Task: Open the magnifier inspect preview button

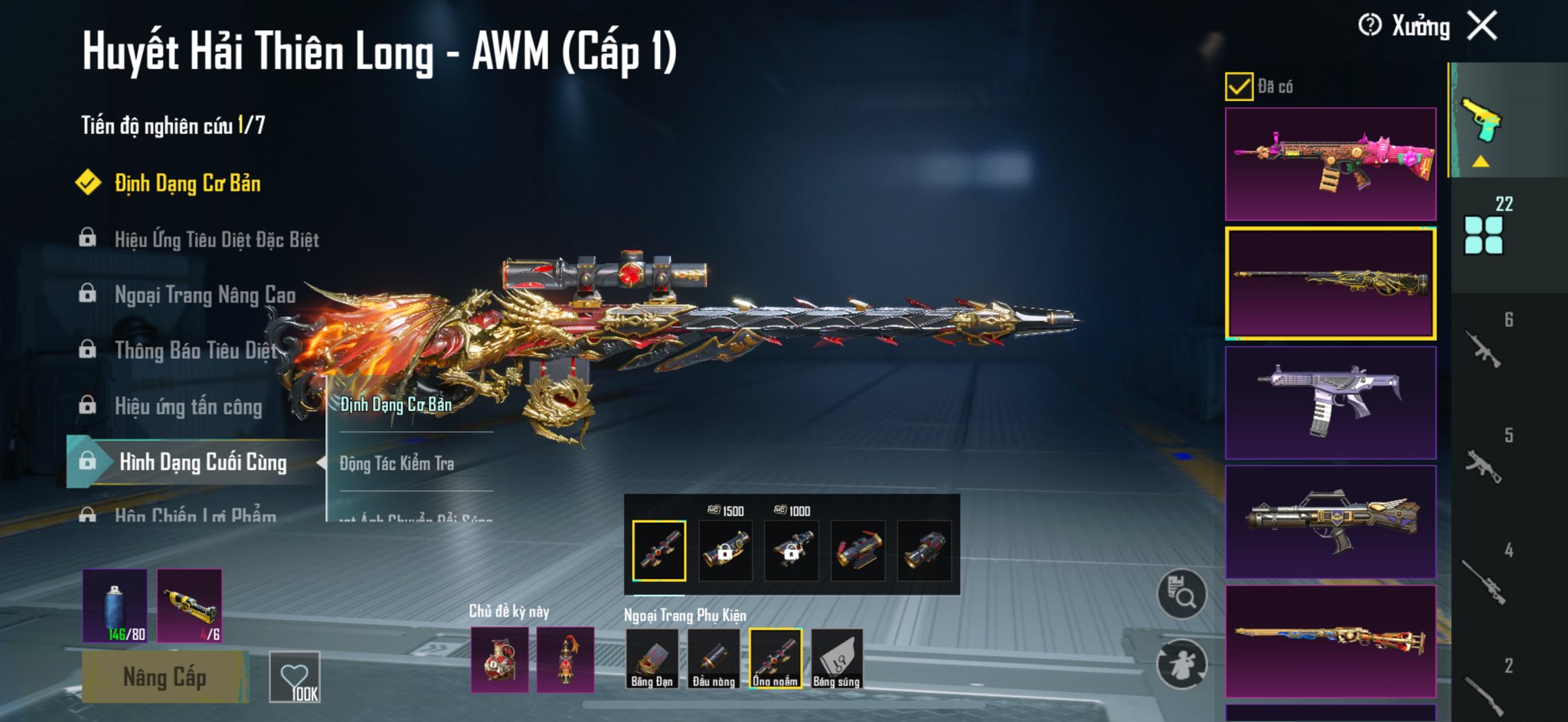Action: [1181, 594]
